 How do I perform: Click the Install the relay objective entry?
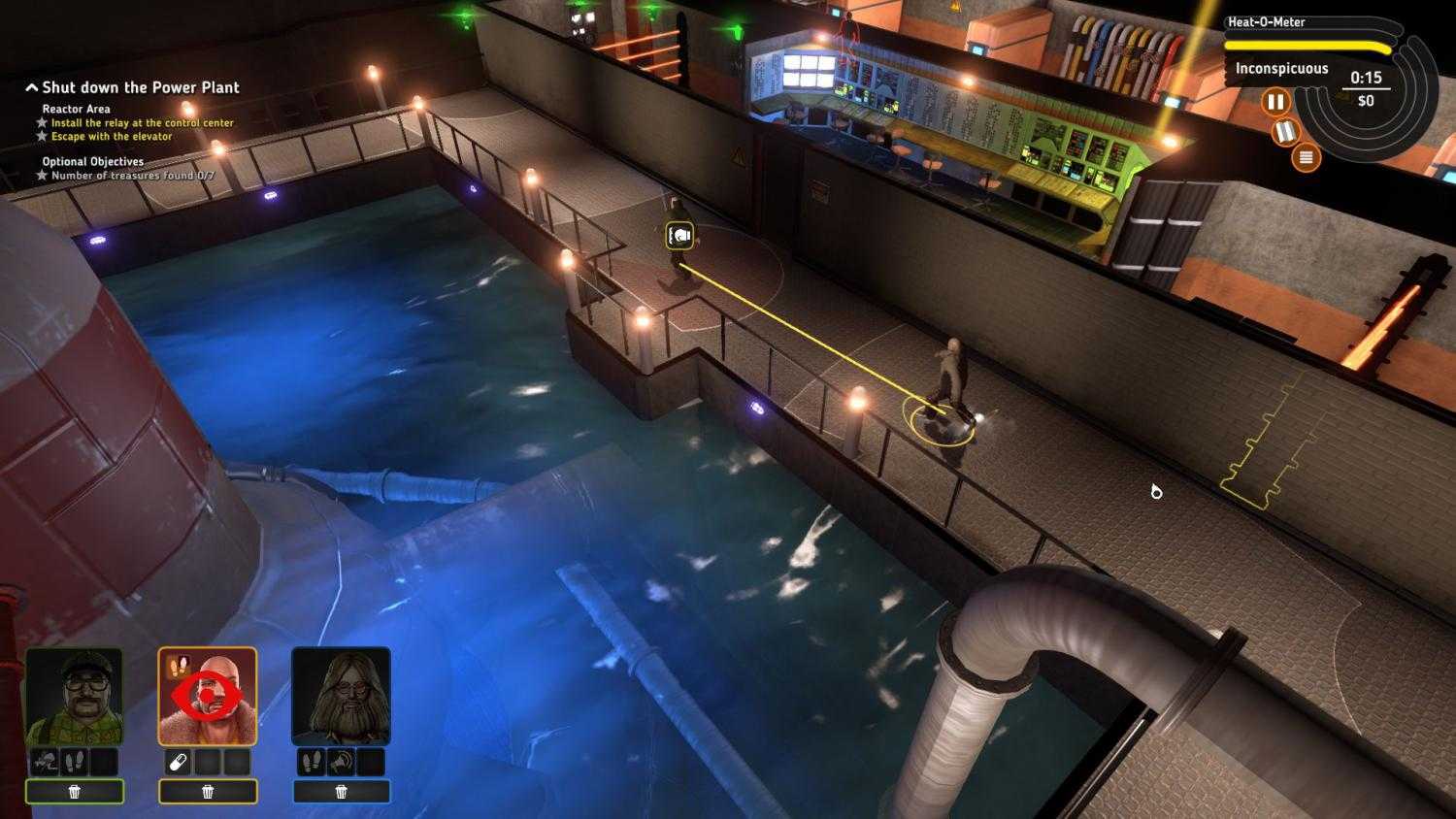click(144, 122)
